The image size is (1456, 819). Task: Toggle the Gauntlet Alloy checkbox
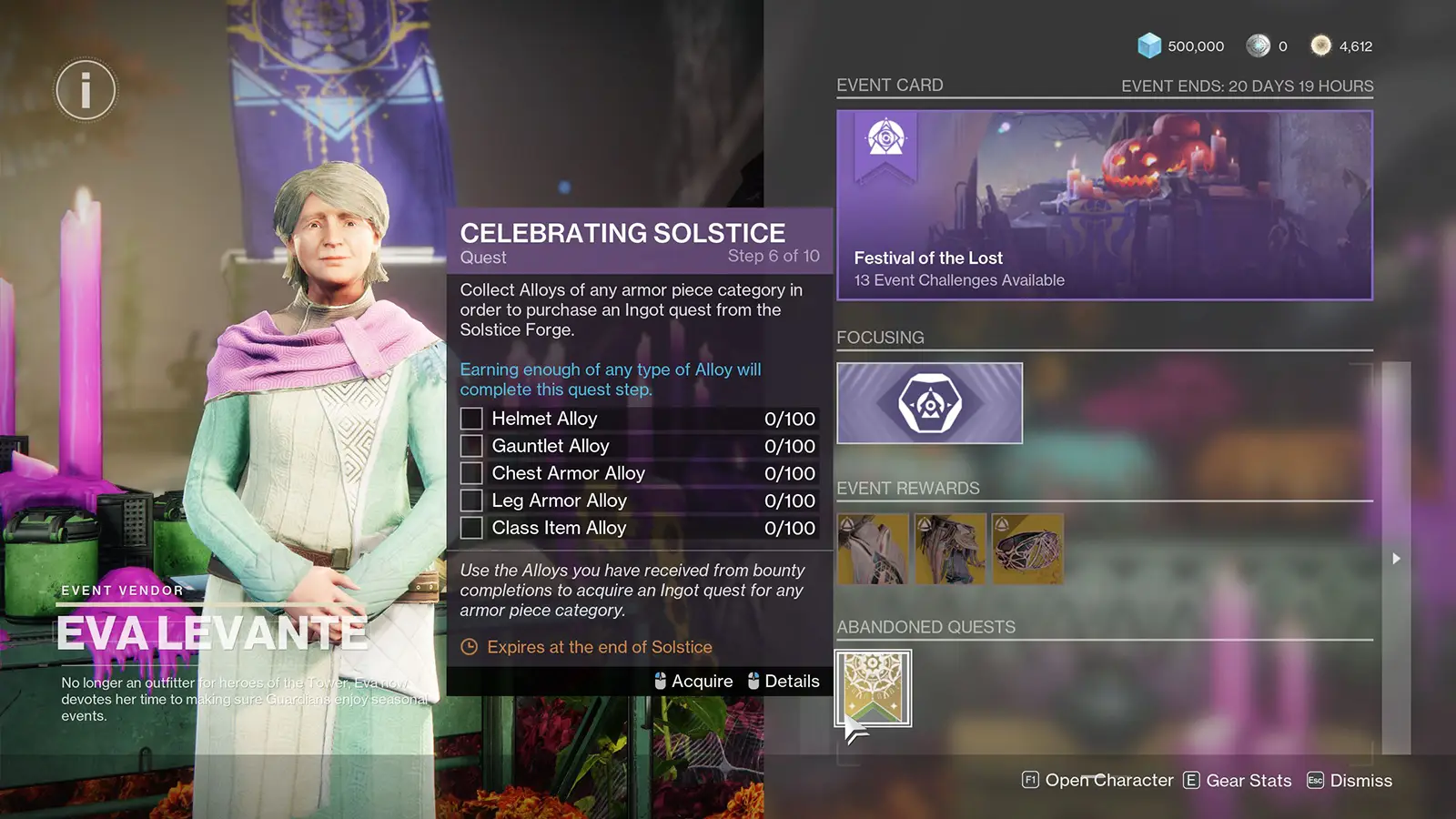click(x=471, y=445)
